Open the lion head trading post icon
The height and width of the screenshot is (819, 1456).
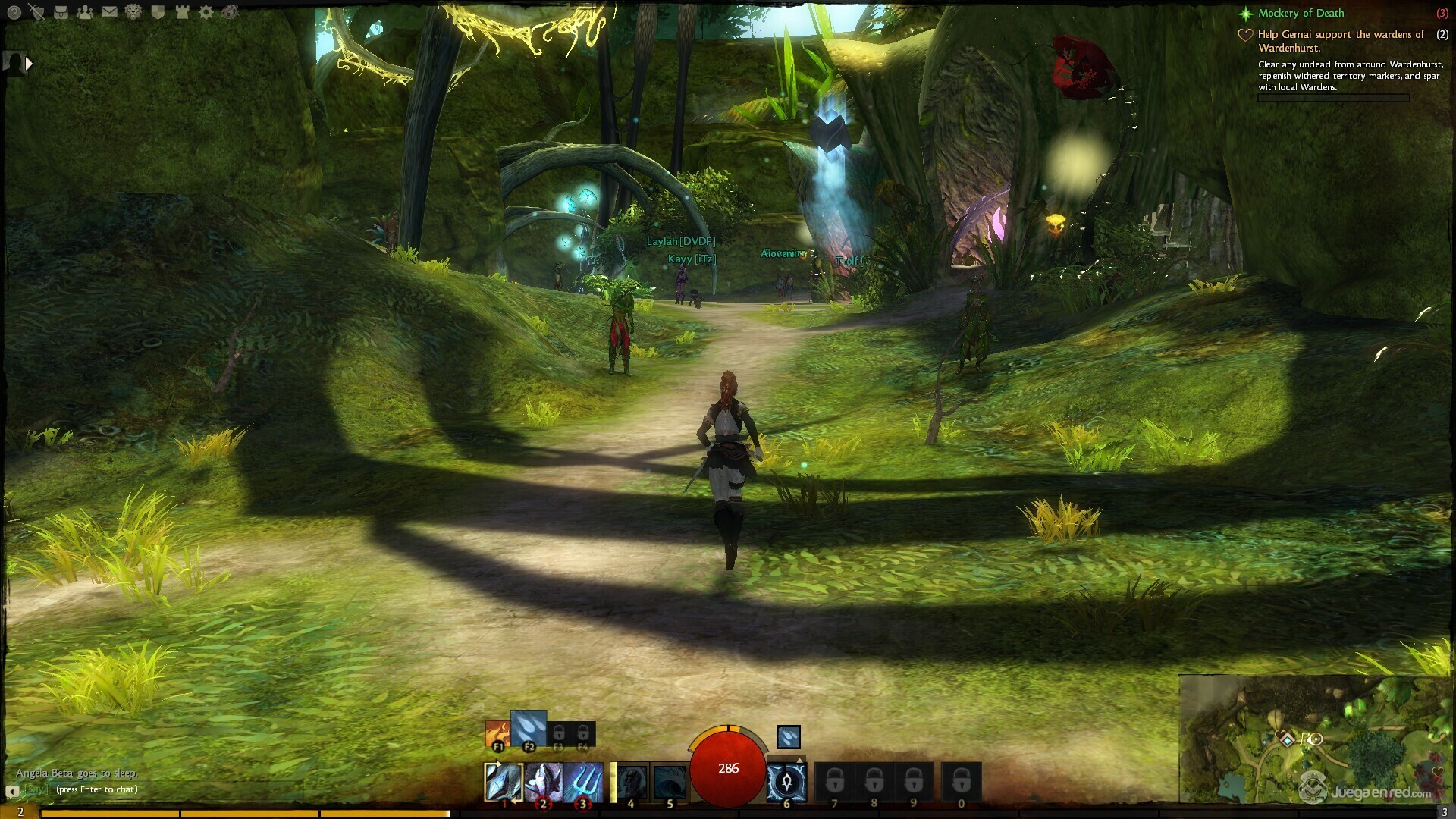click(x=133, y=12)
